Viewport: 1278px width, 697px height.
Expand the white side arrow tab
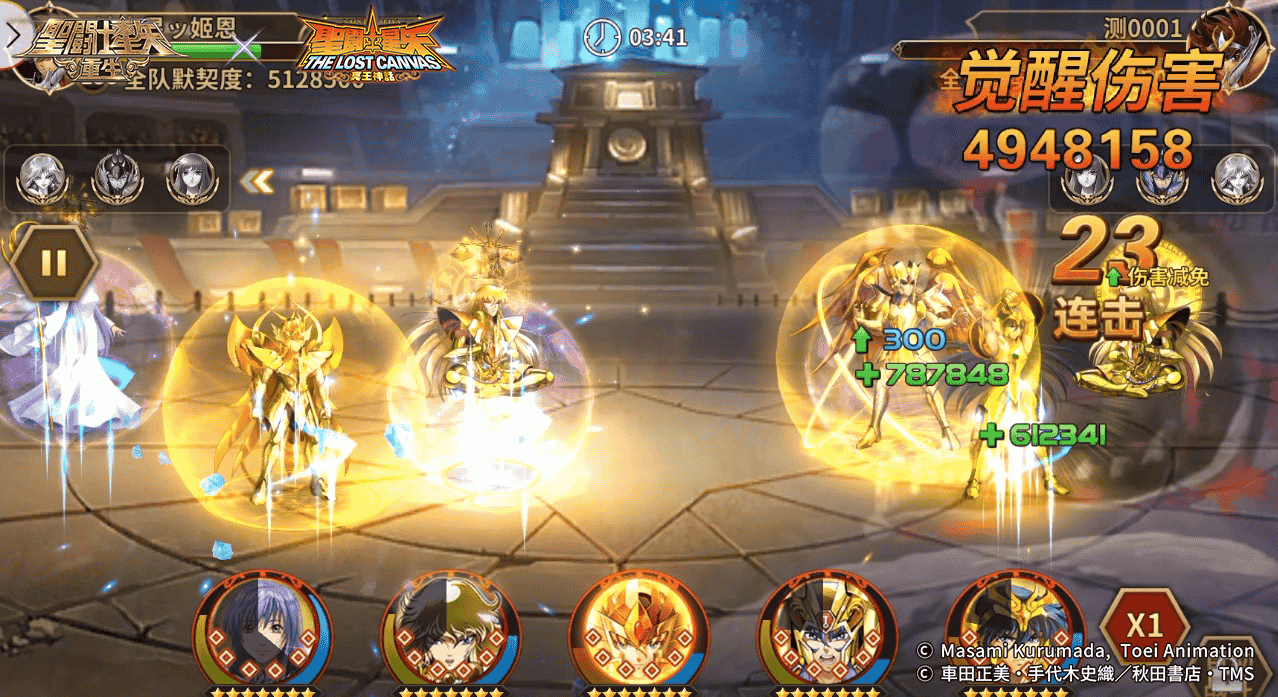pyautogui.click(x=12, y=36)
